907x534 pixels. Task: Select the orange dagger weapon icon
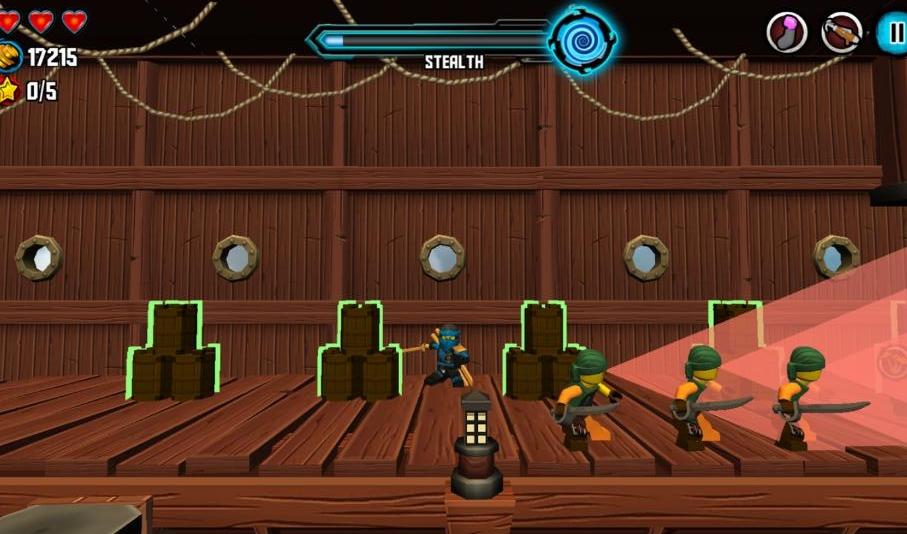click(841, 32)
